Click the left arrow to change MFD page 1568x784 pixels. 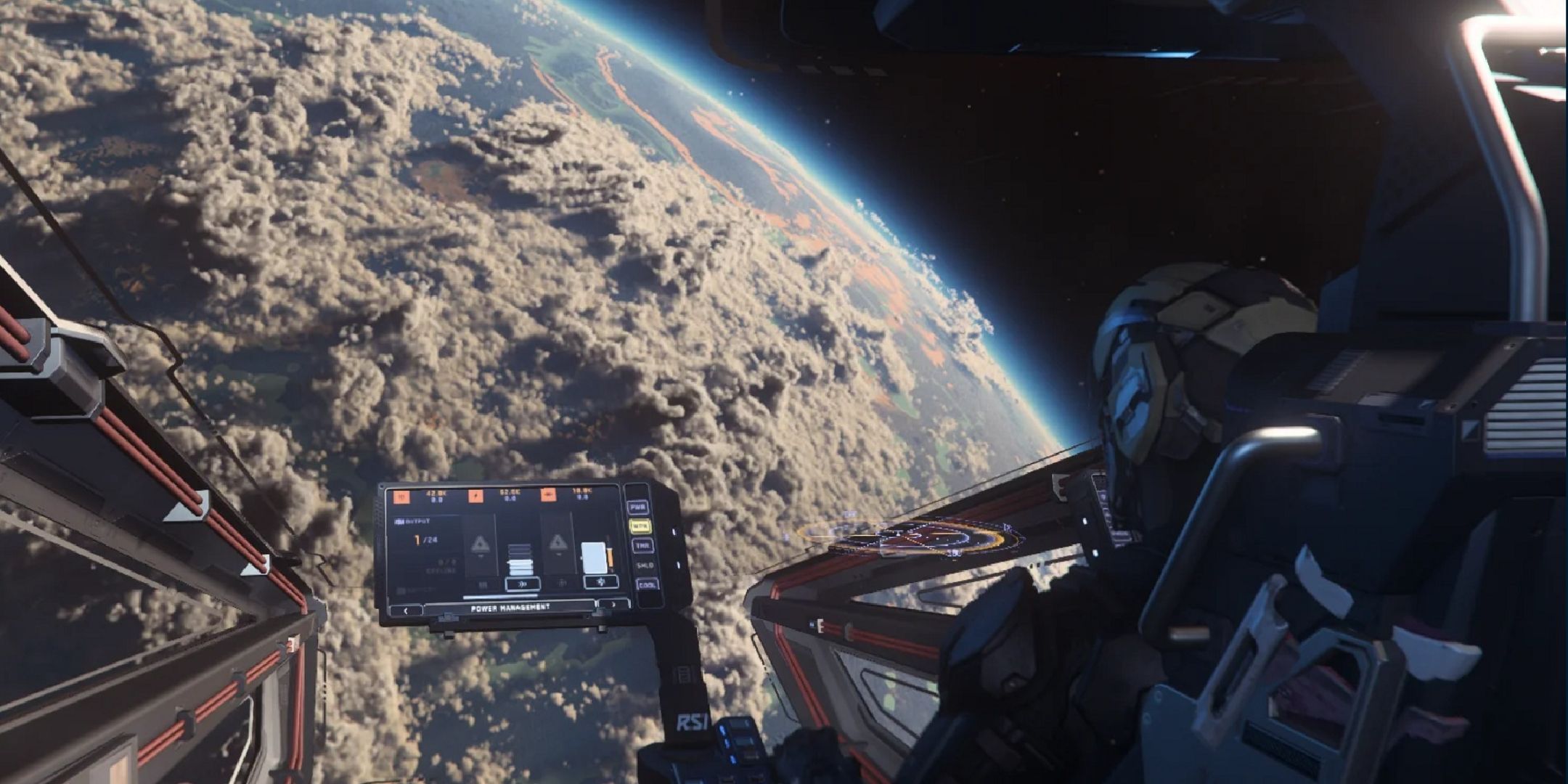(x=407, y=611)
